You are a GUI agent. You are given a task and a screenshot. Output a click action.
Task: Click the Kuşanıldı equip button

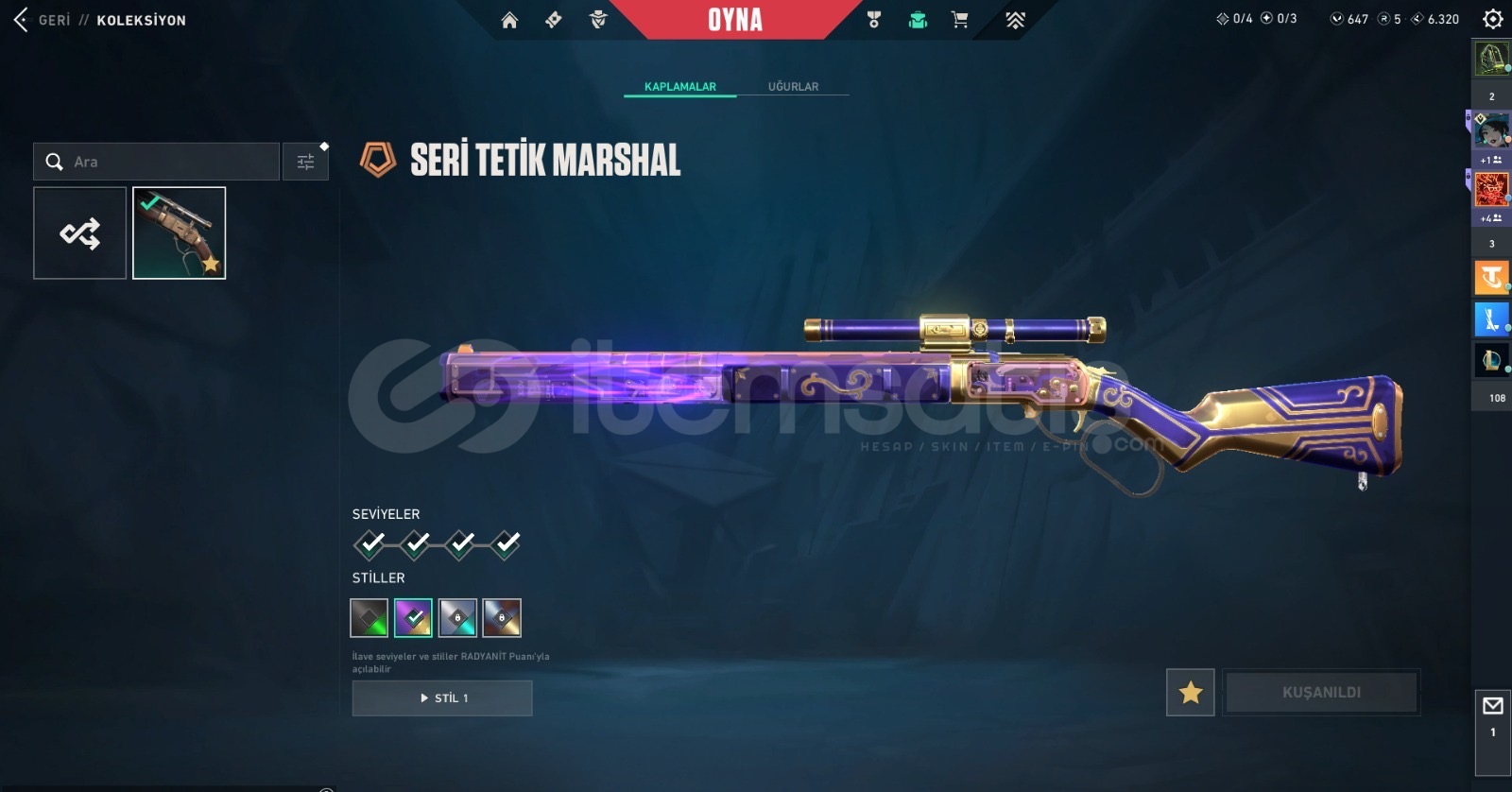pos(1321,693)
